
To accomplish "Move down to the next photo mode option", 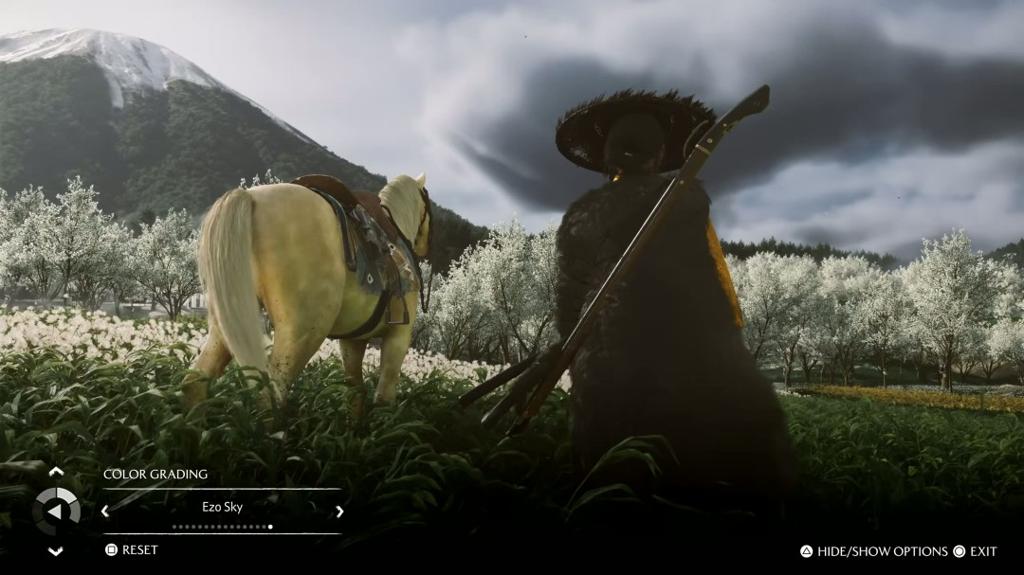I will point(56,551).
